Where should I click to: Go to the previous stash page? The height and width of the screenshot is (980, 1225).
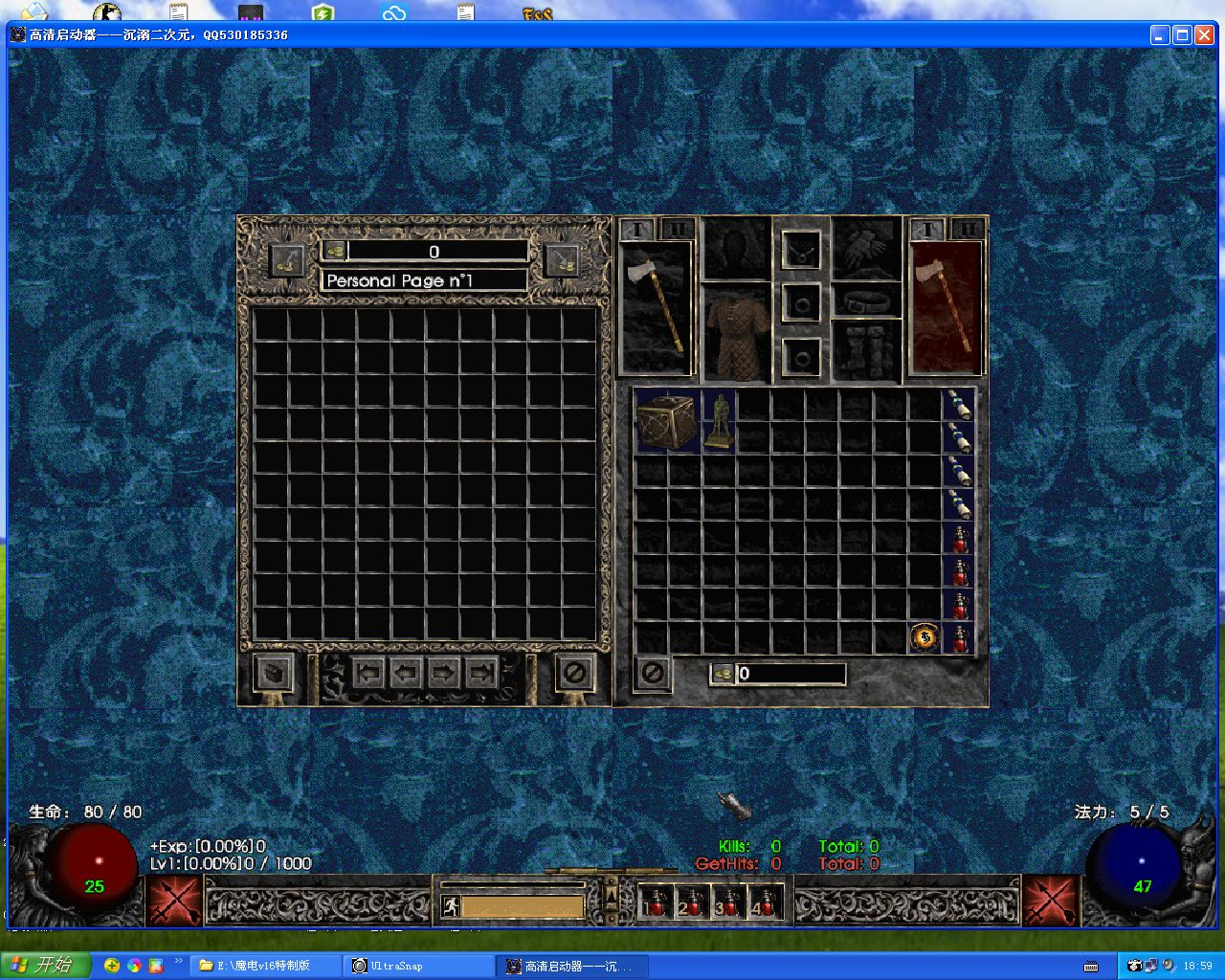[406, 673]
